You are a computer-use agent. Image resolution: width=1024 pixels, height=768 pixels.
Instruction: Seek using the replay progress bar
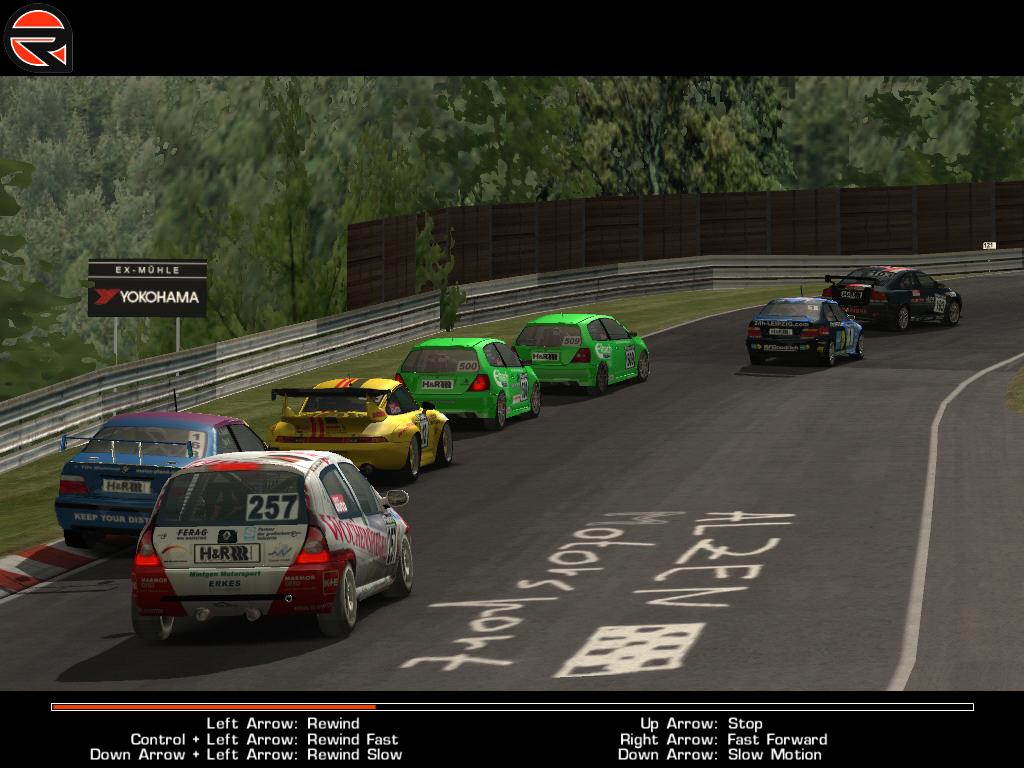click(x=512, y=707)
